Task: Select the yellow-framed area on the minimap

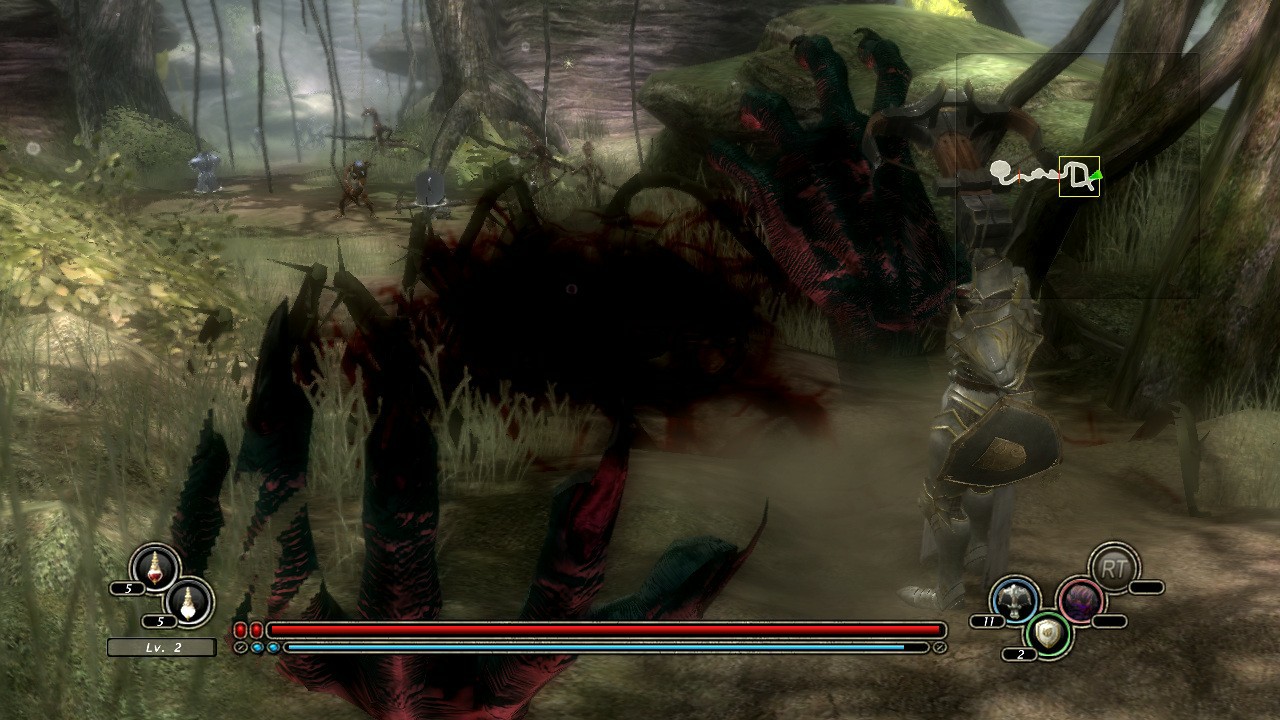Action: click(x=1079, y=176)
